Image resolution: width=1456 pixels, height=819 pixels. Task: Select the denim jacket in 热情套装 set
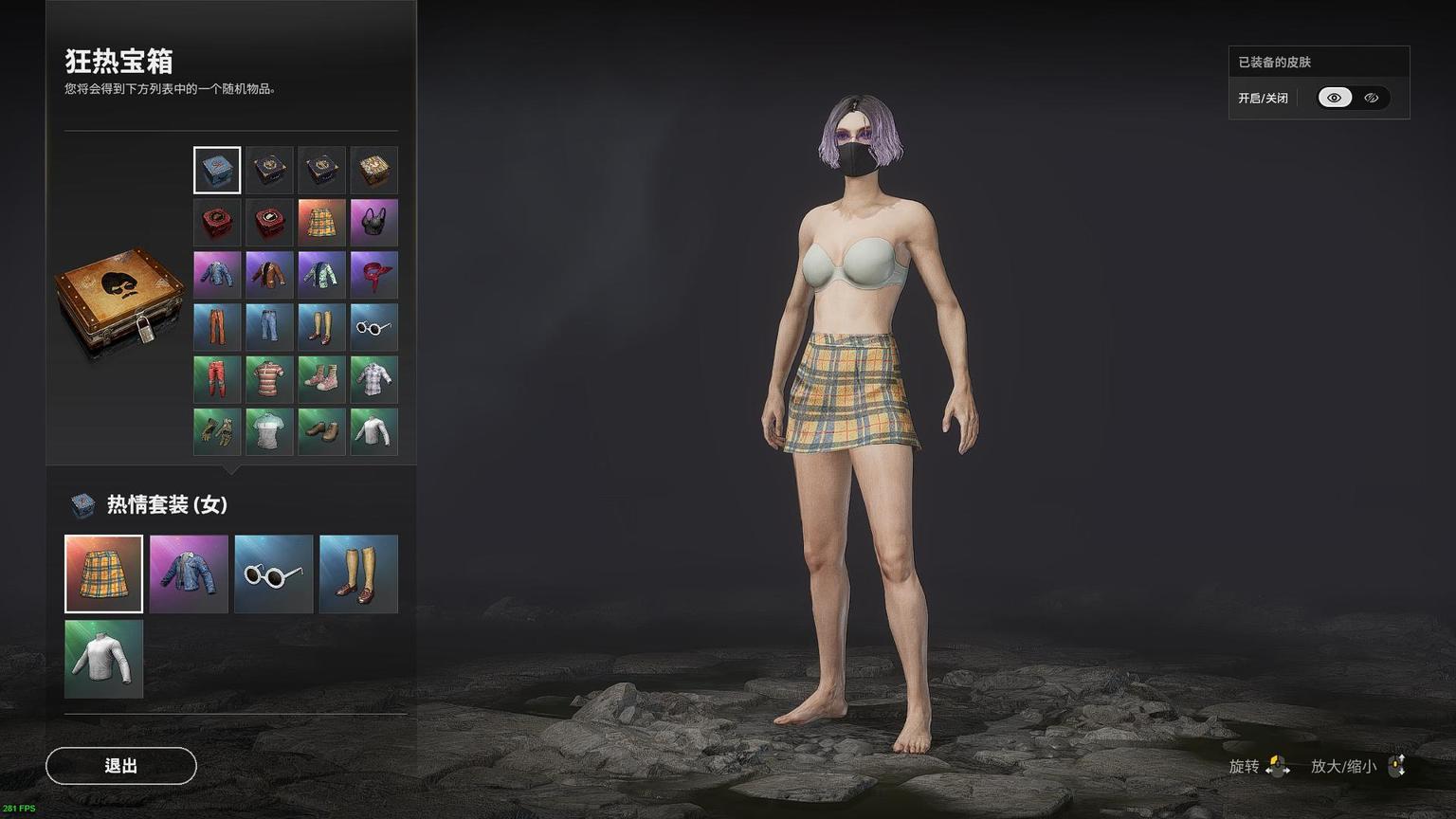pos(189,573)
